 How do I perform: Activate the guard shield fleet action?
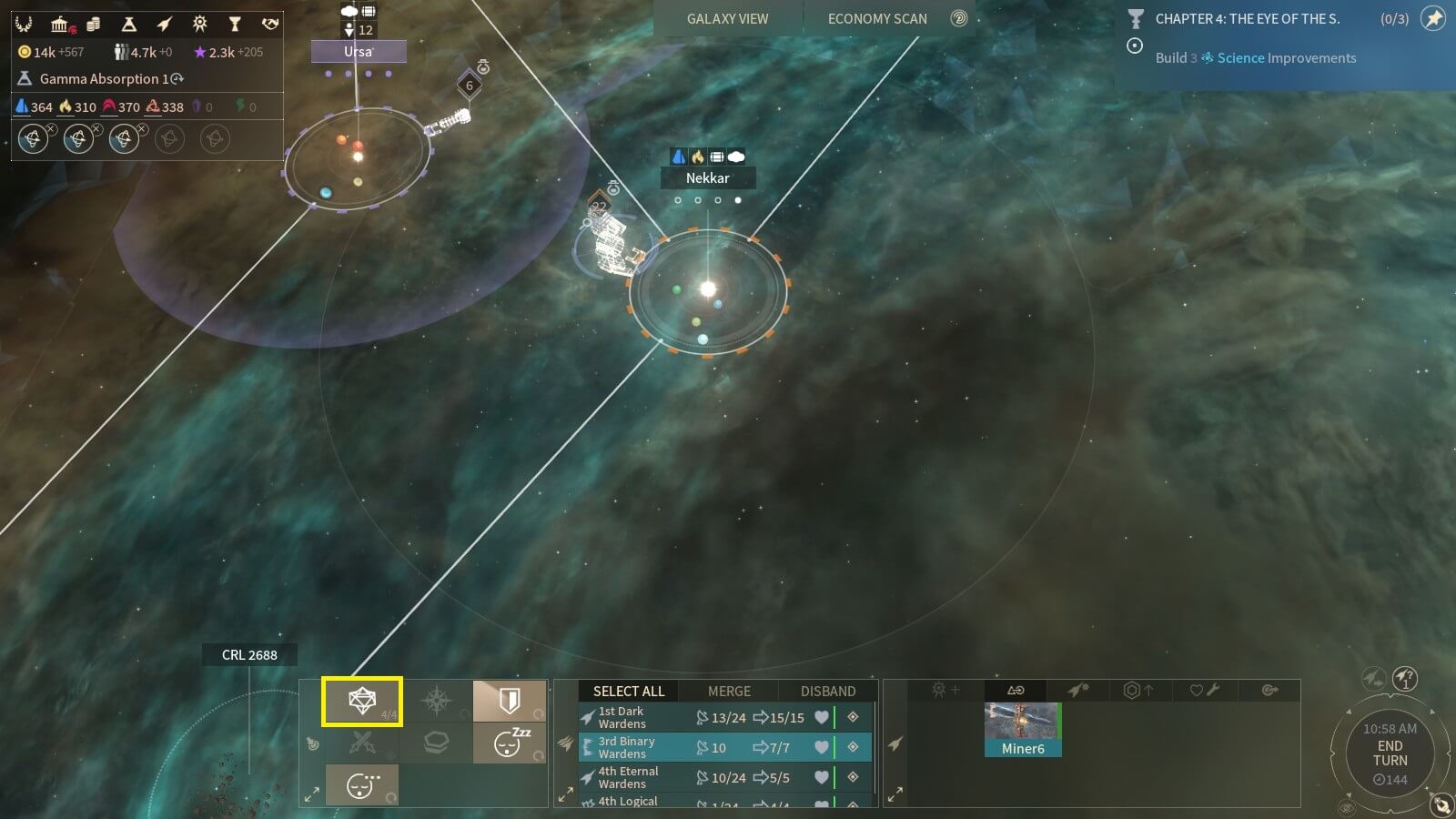510,701
